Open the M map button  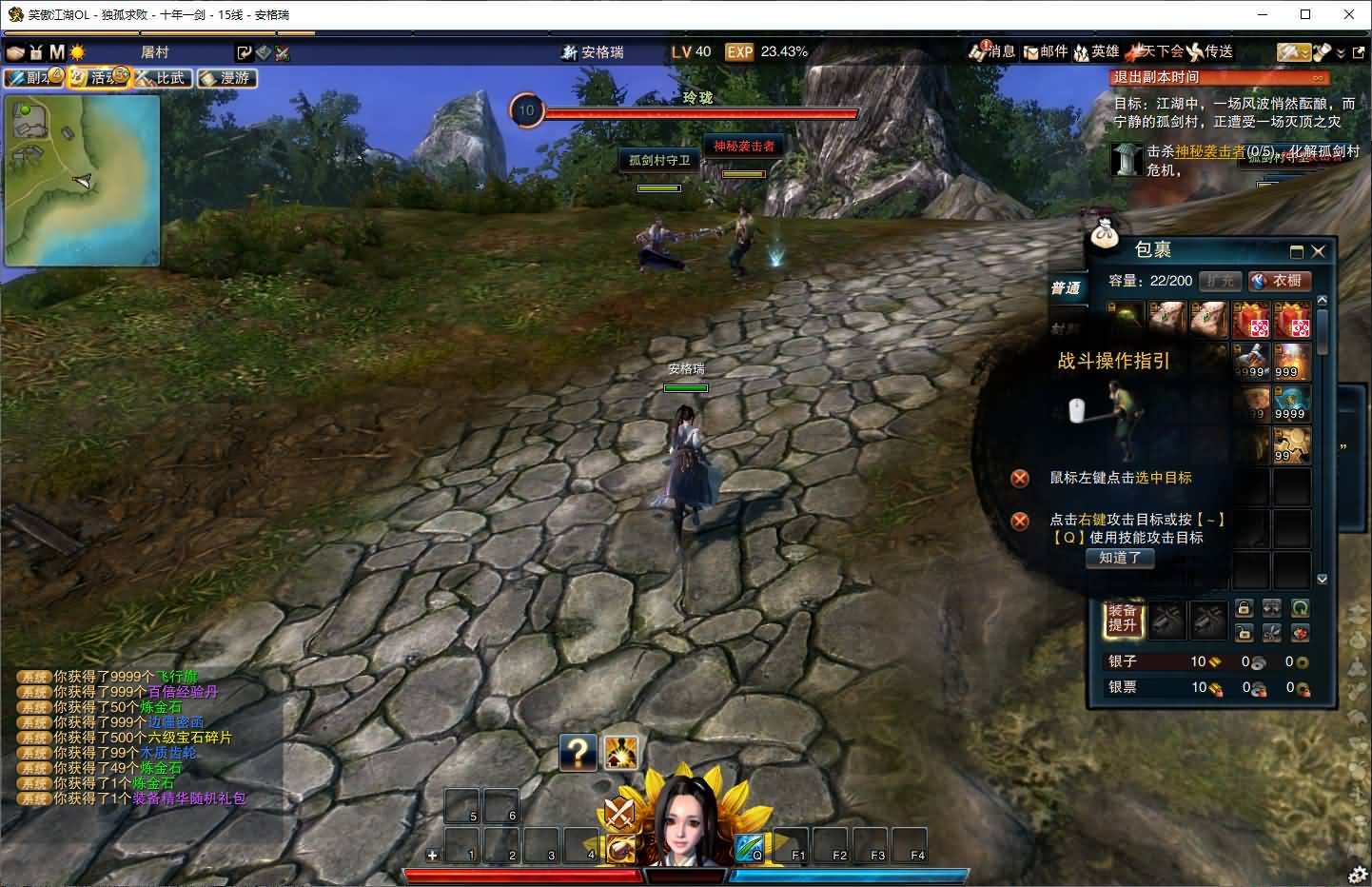(x=57, y=52)
